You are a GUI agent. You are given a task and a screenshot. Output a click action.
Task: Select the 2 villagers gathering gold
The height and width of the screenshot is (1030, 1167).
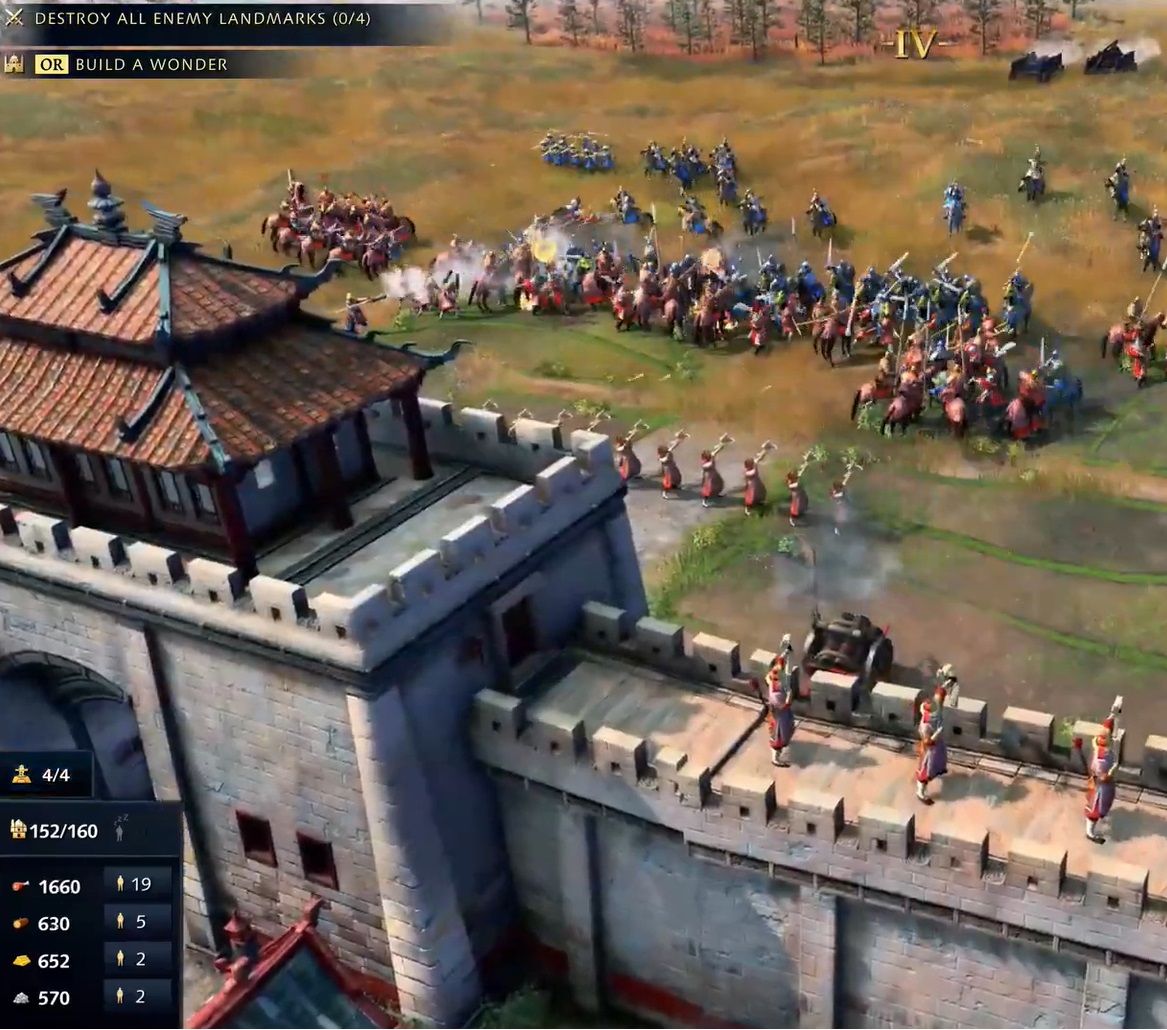[x=136, y=960]
